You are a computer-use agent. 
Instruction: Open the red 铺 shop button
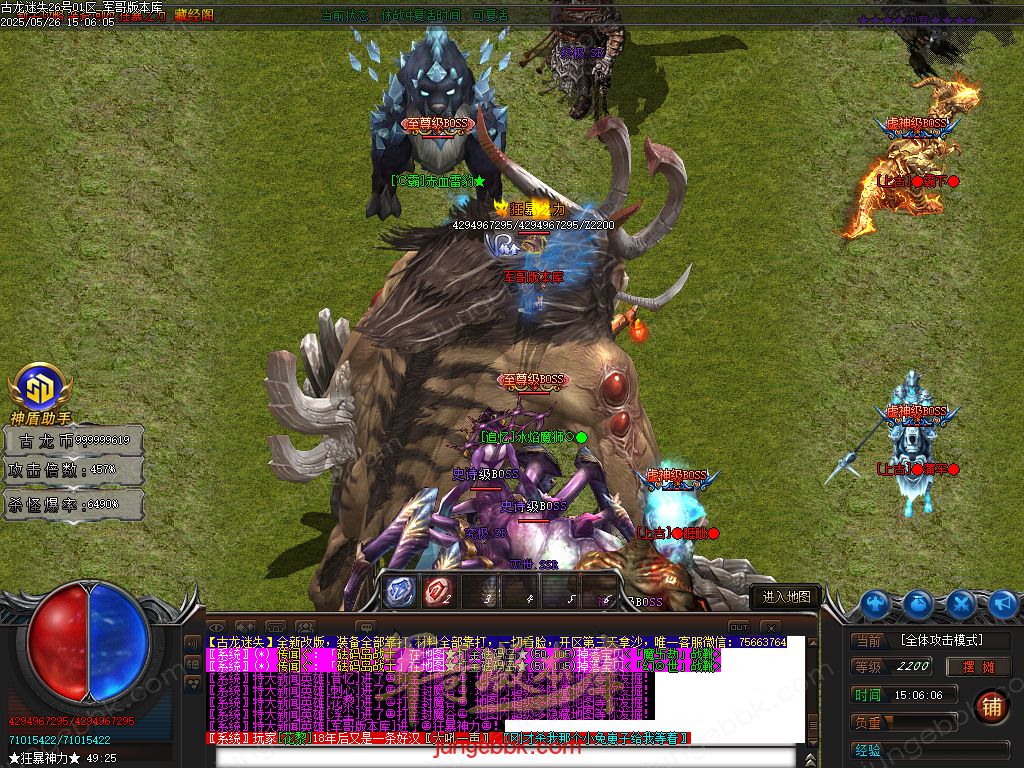point(991,706)
